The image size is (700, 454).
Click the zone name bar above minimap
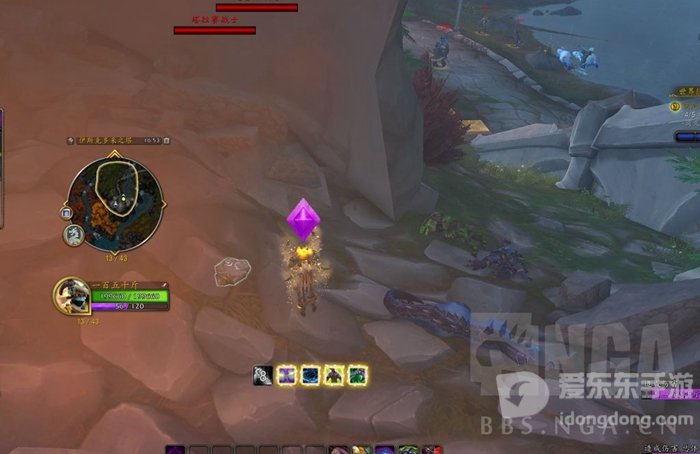coord(105,141)
